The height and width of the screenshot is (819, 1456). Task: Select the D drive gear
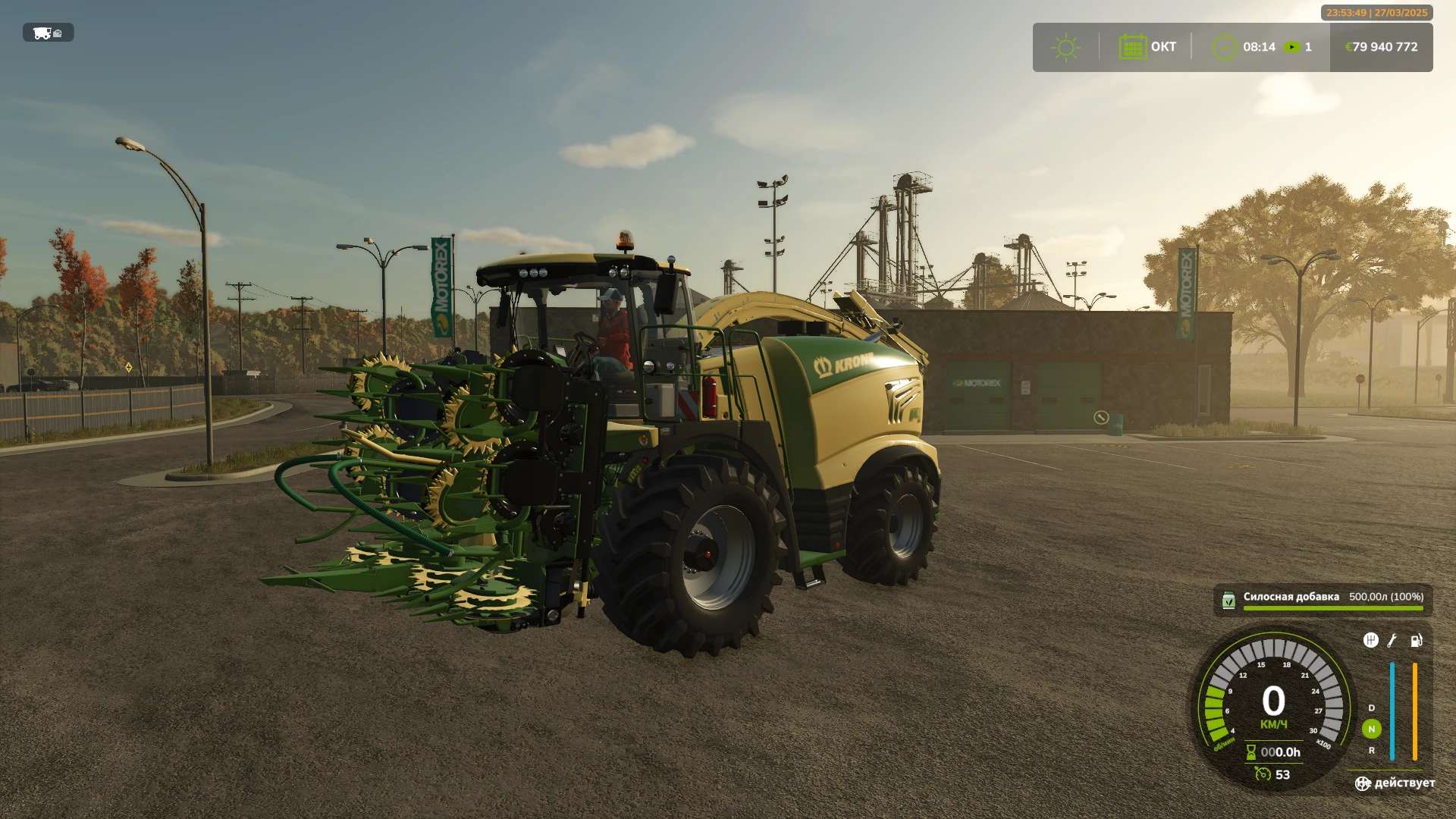click(x=1371, y=708)
